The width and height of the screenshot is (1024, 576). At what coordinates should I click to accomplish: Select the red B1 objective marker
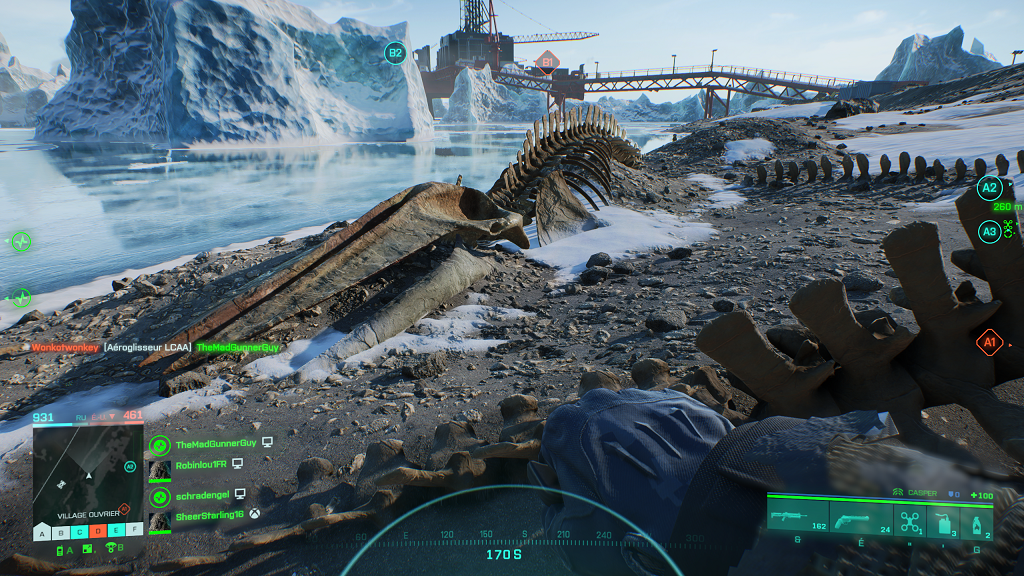tap(544, 62)
